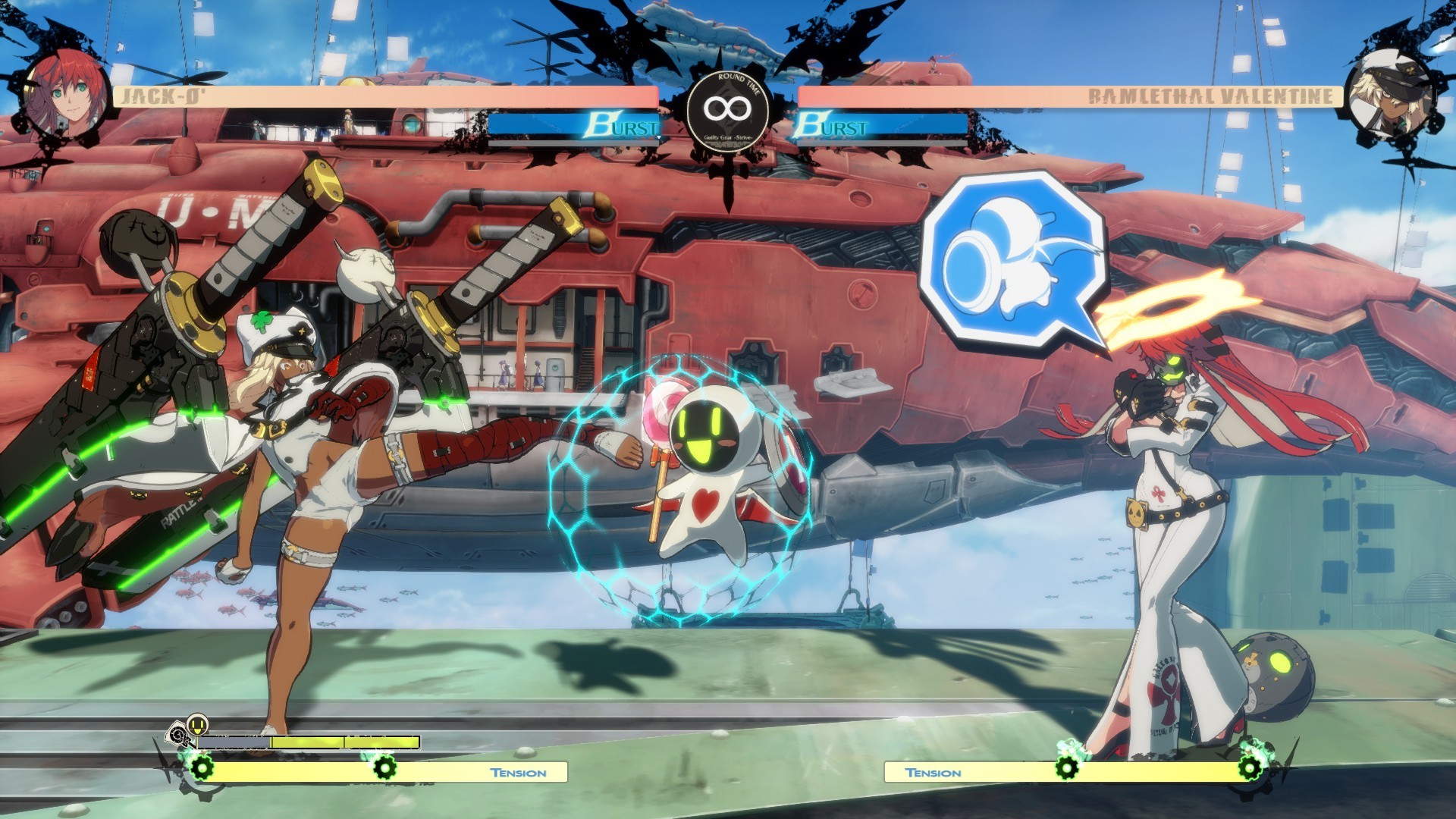Click the Guilty Gear emblem inside the timer circle
1456x819 pixels.
[728, 136]
